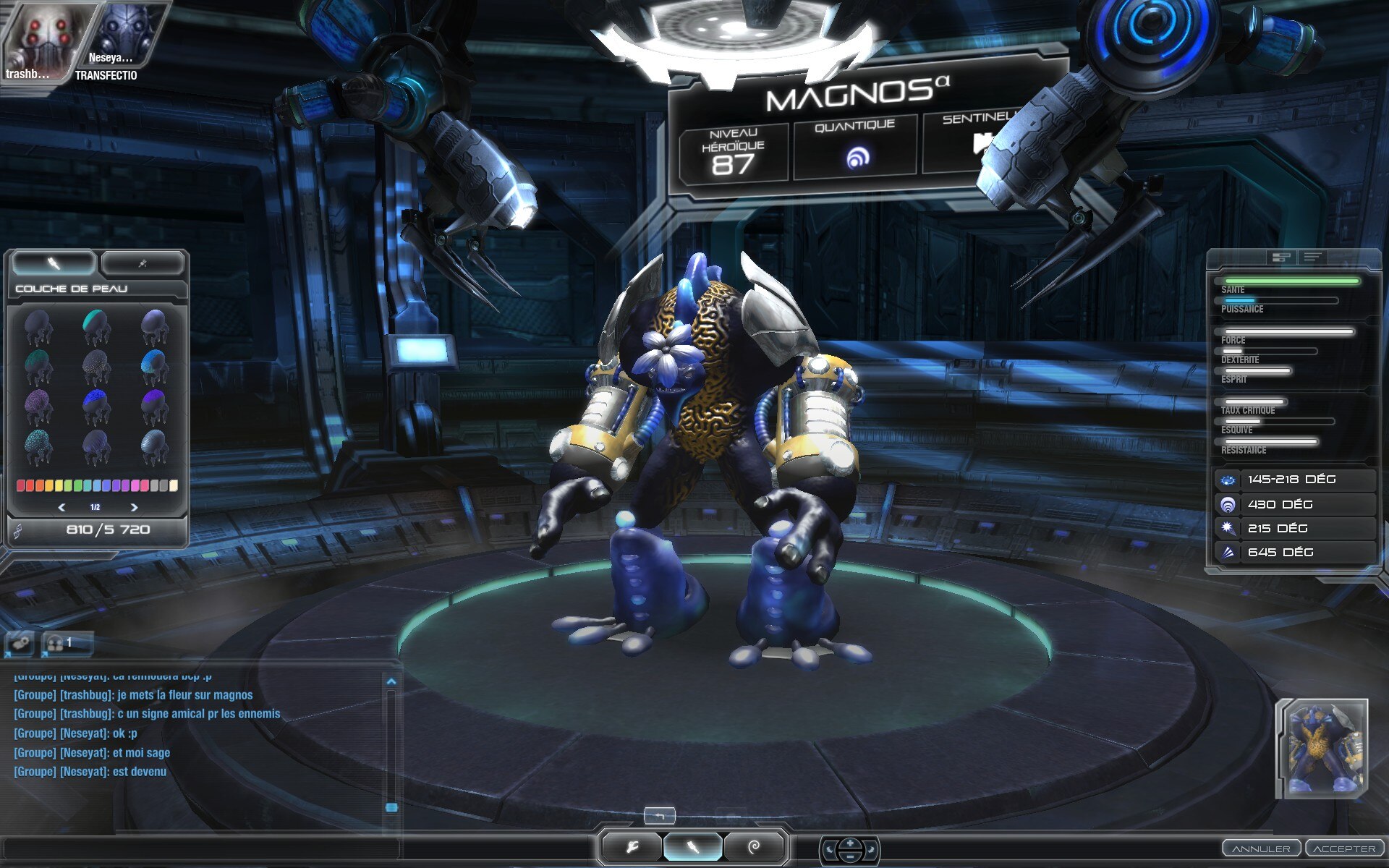Go to previous skin layer page
Viewport: 1389px width, 868px height.
pyautogui.click(x=61, y=507)
